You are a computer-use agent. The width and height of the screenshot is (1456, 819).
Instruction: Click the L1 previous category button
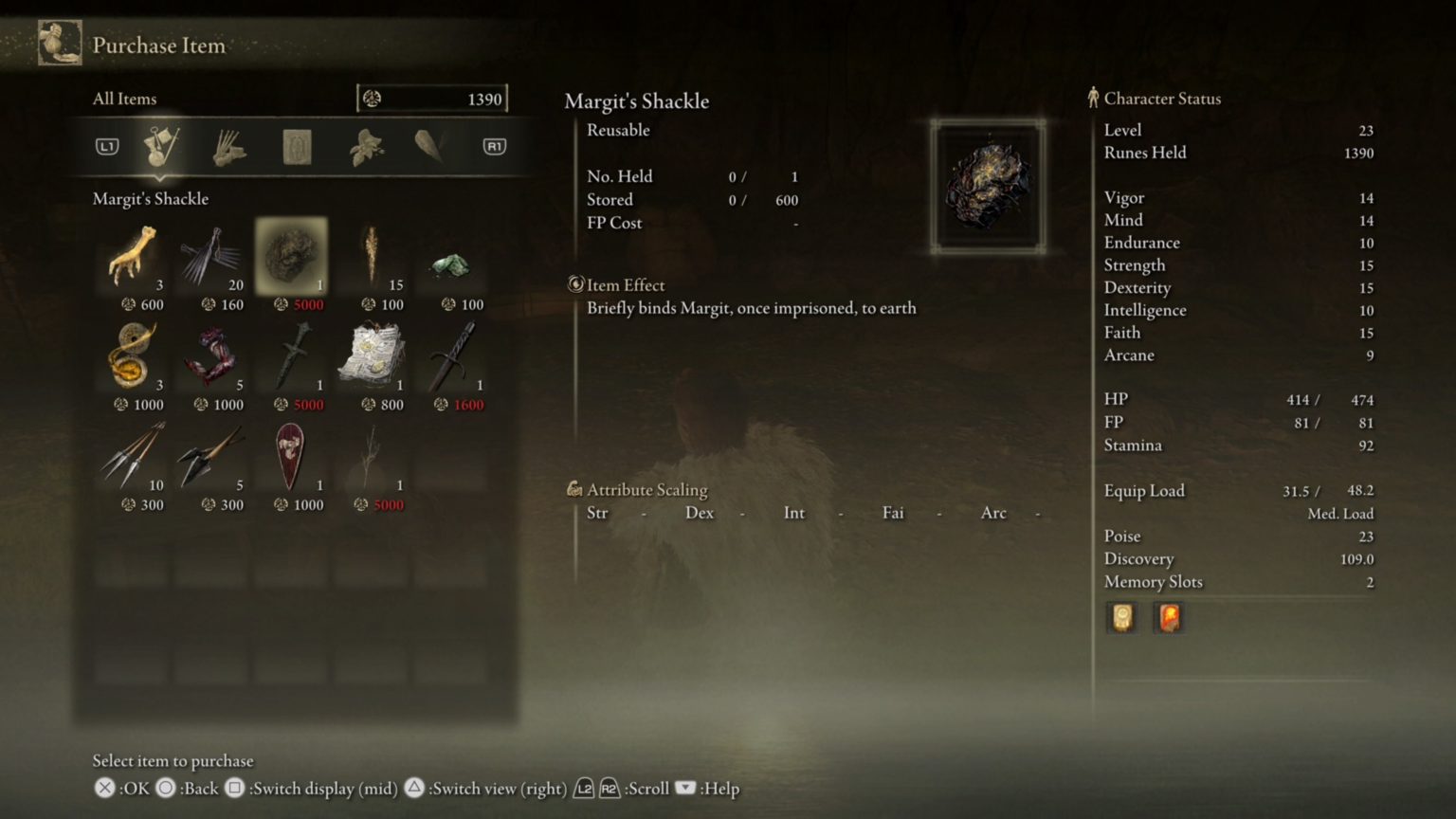pyautogui.click(x=107, y=145)
